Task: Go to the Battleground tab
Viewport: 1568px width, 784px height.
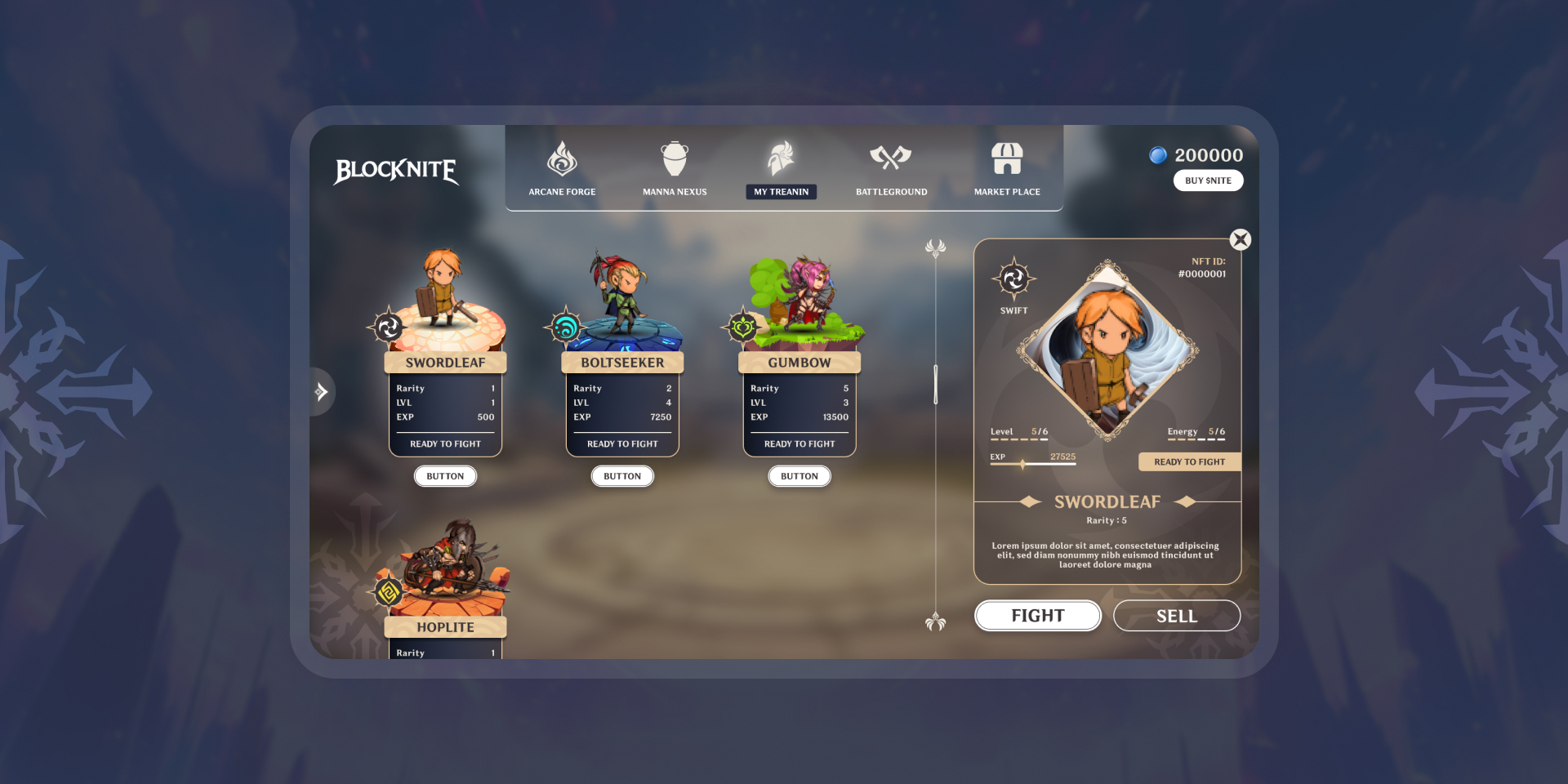Action: point(891,169)
